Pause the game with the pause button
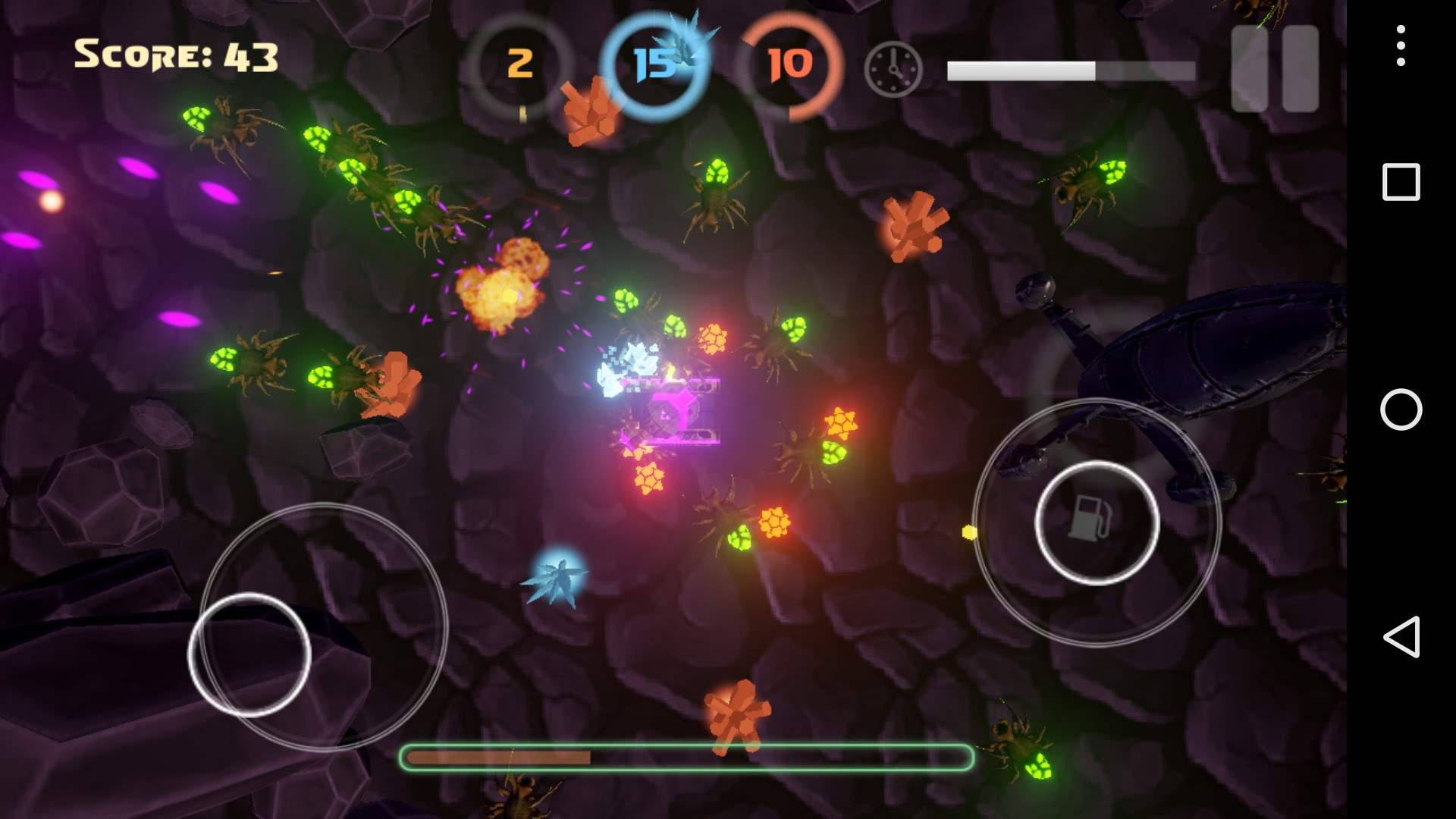 (1275, 69)
